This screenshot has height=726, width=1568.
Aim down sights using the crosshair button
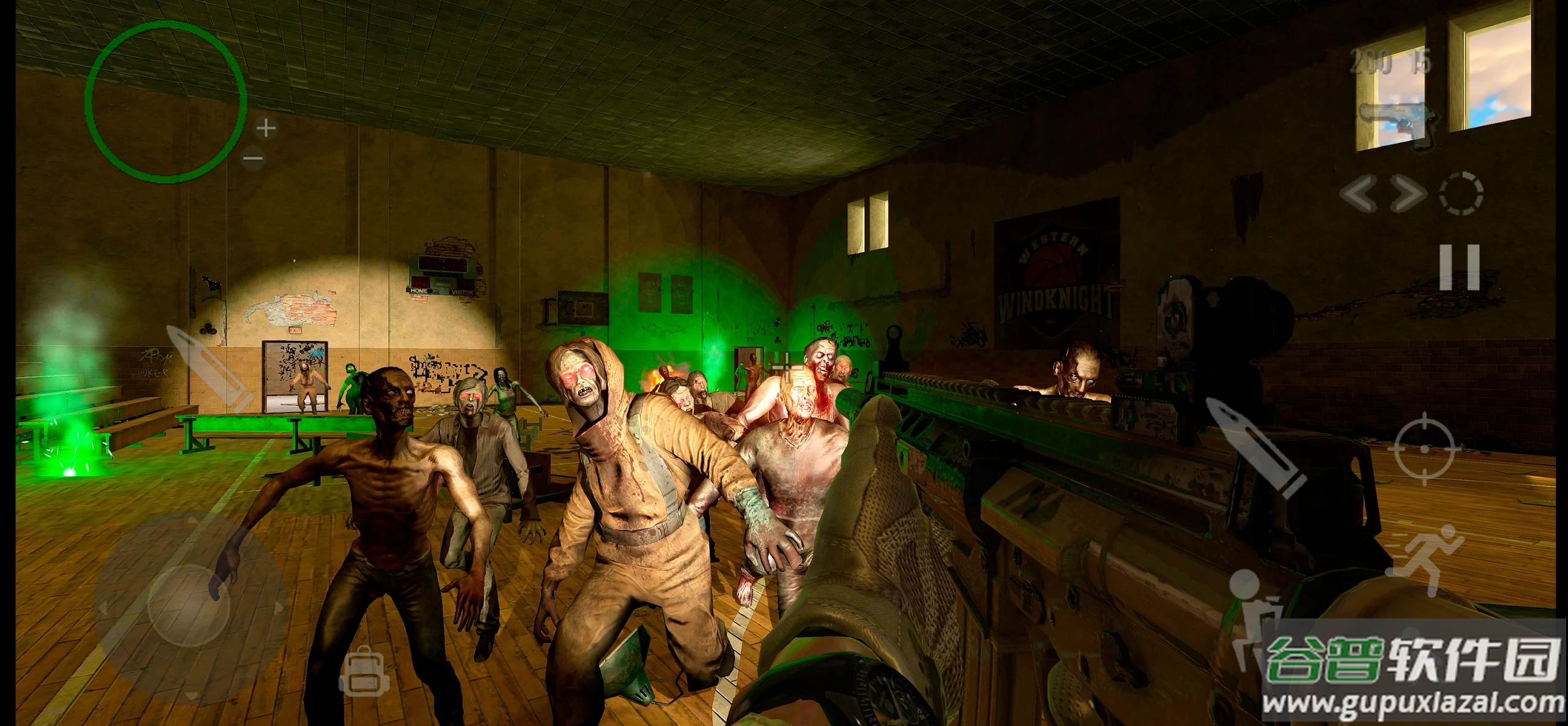[x=1424, y=449]
